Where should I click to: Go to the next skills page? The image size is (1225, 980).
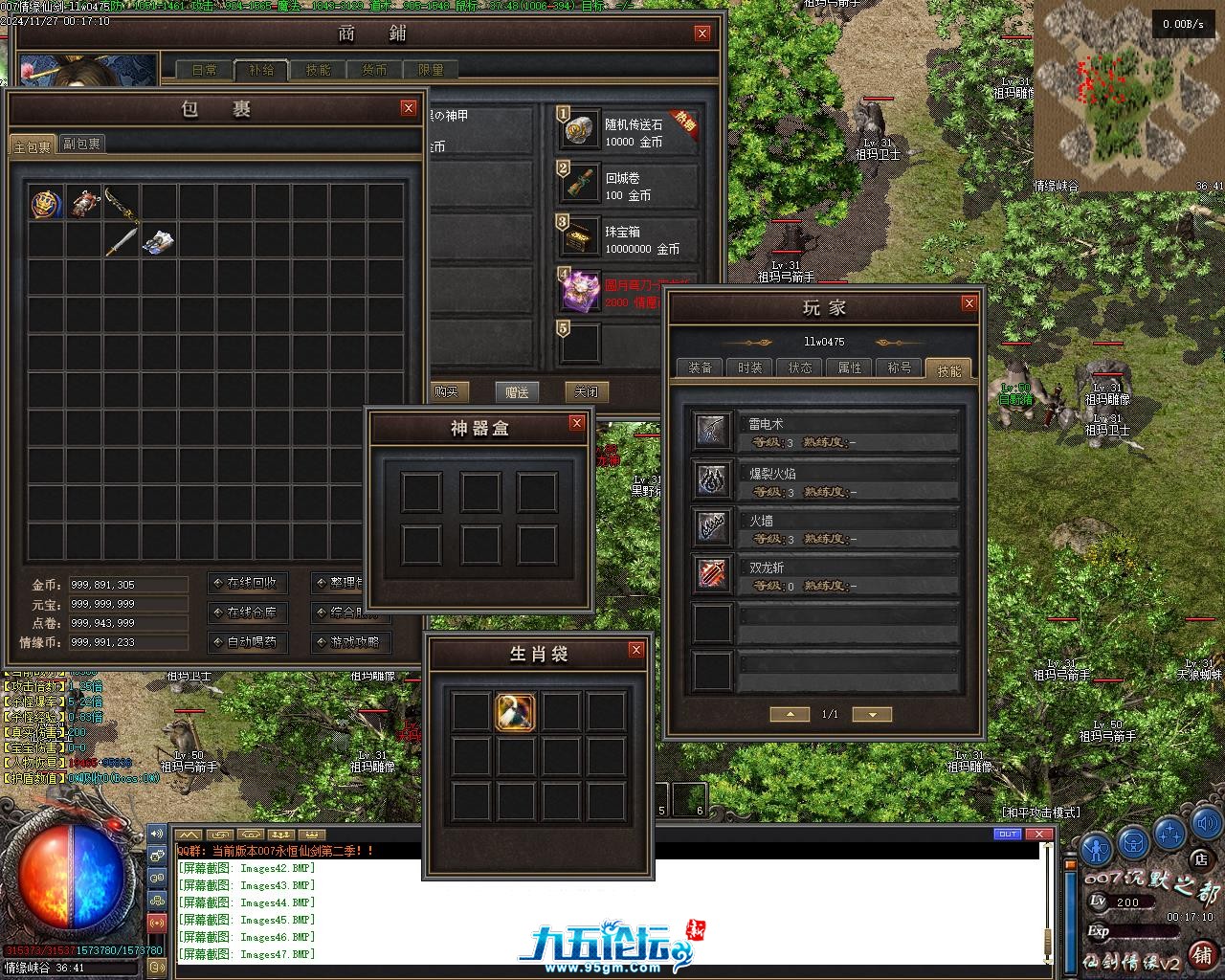tap(871, 714)
